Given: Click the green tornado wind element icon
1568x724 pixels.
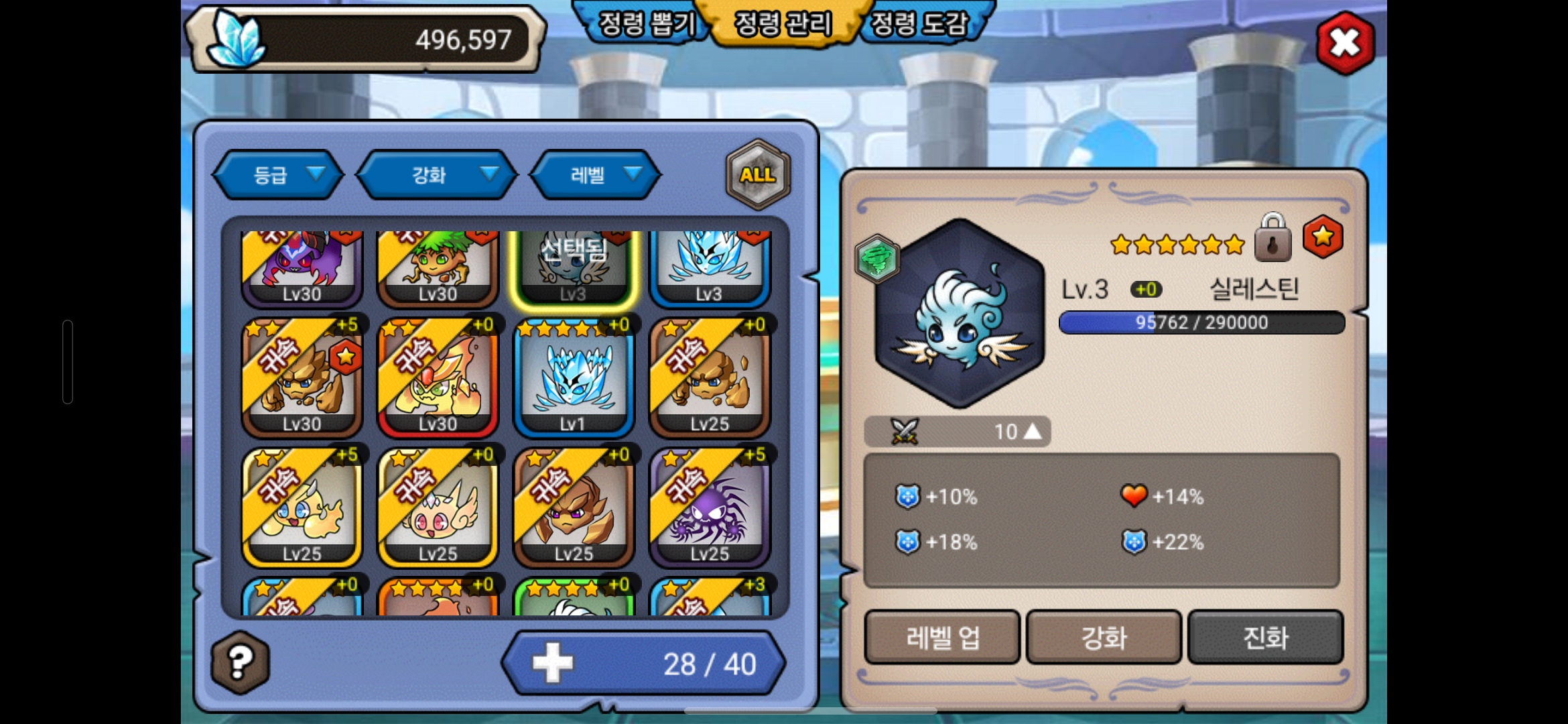Looking at the screenshot, I should pyautogui.click(x=876, y=259).
